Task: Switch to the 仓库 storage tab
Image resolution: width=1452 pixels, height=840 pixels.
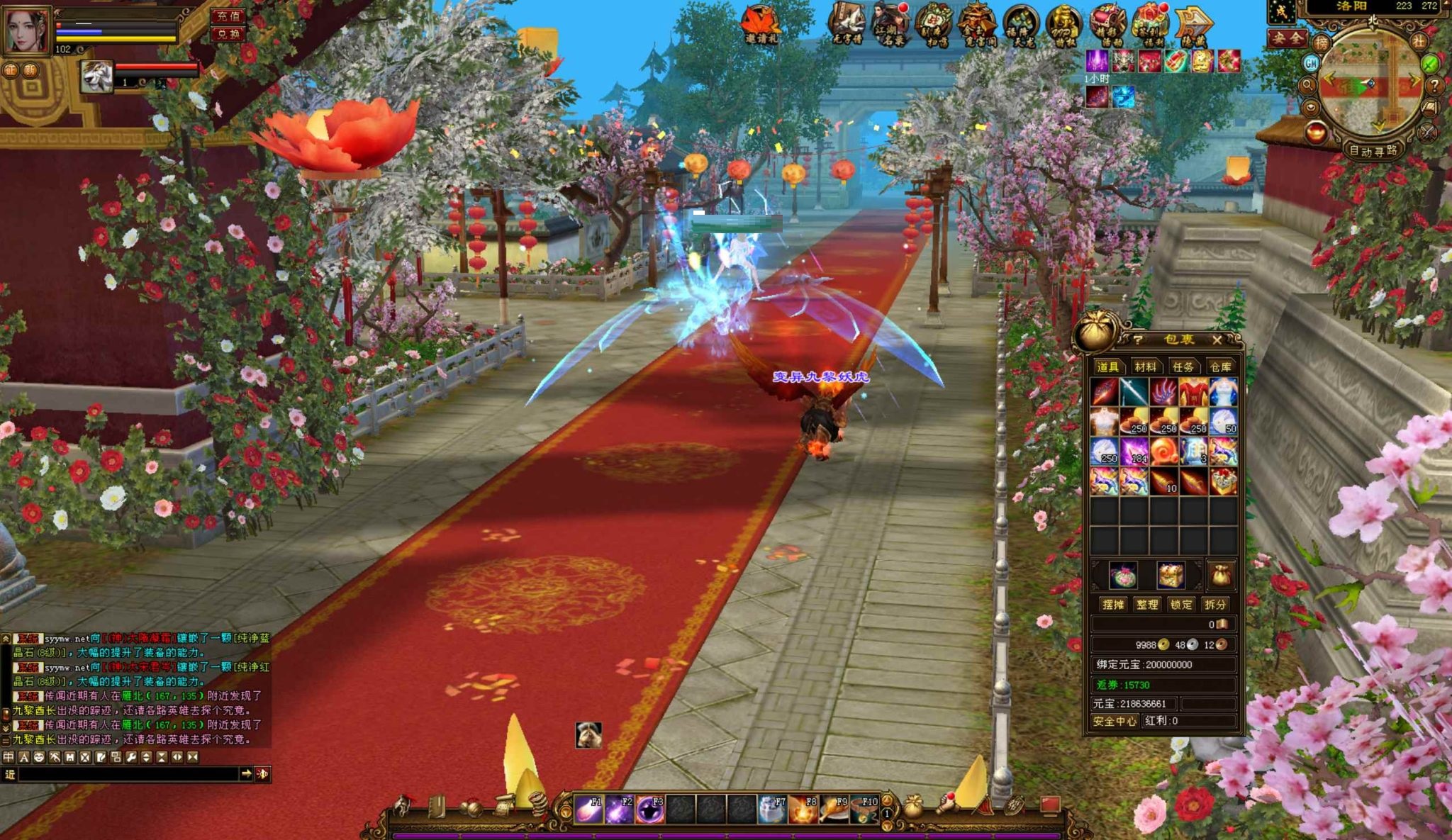Action: 1220,366
